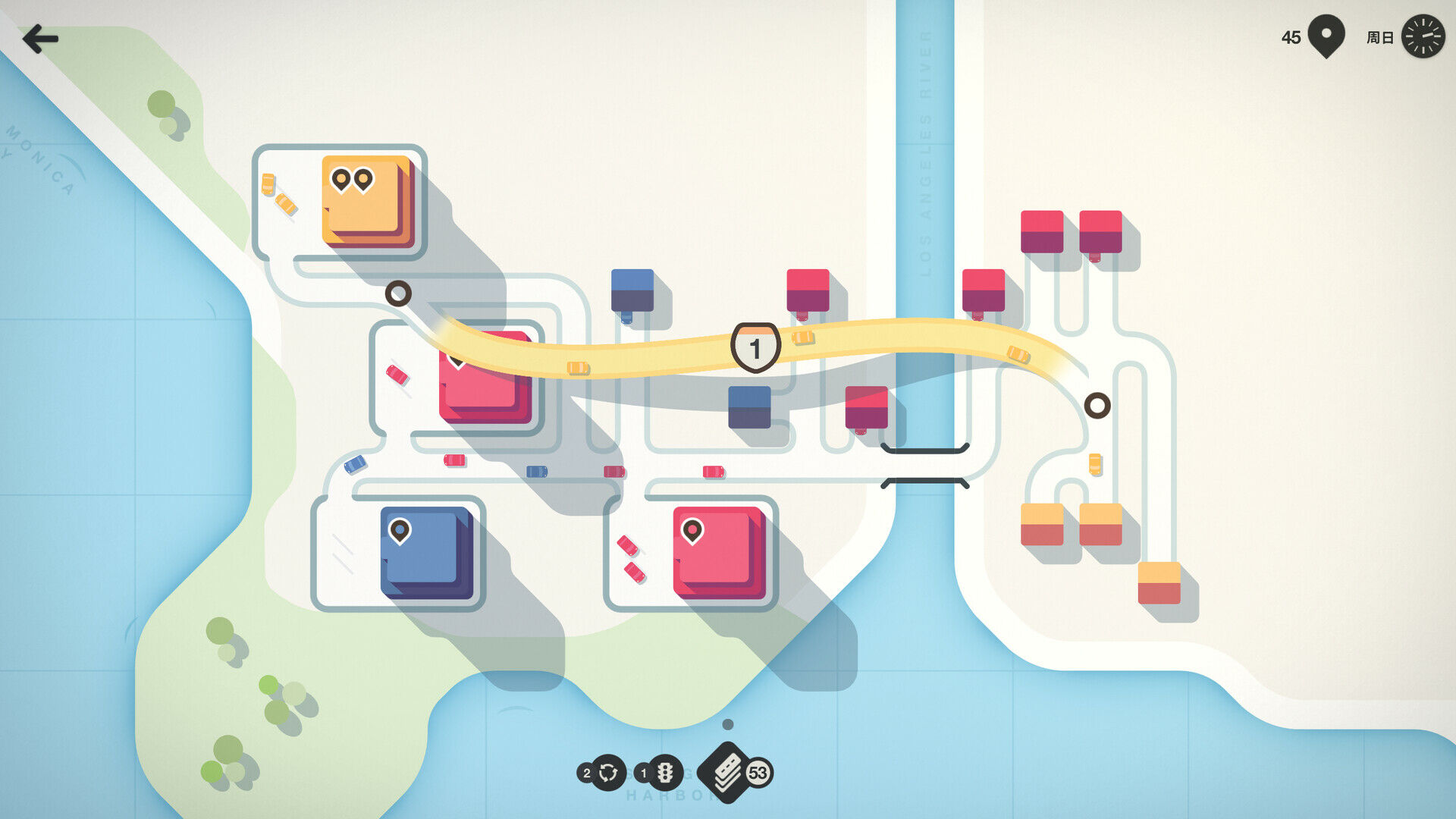Choose the traffic light tool
The image size is (1456, 819).
point(664,773)
